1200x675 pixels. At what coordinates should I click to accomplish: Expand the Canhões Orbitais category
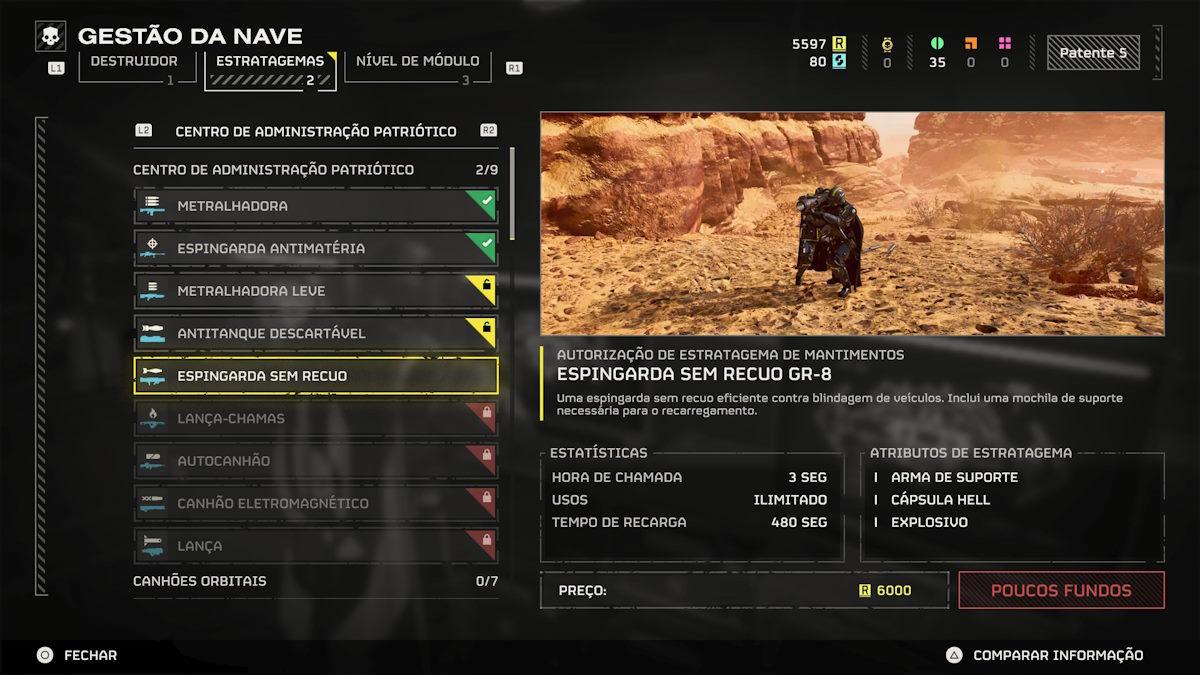point(315,581)
